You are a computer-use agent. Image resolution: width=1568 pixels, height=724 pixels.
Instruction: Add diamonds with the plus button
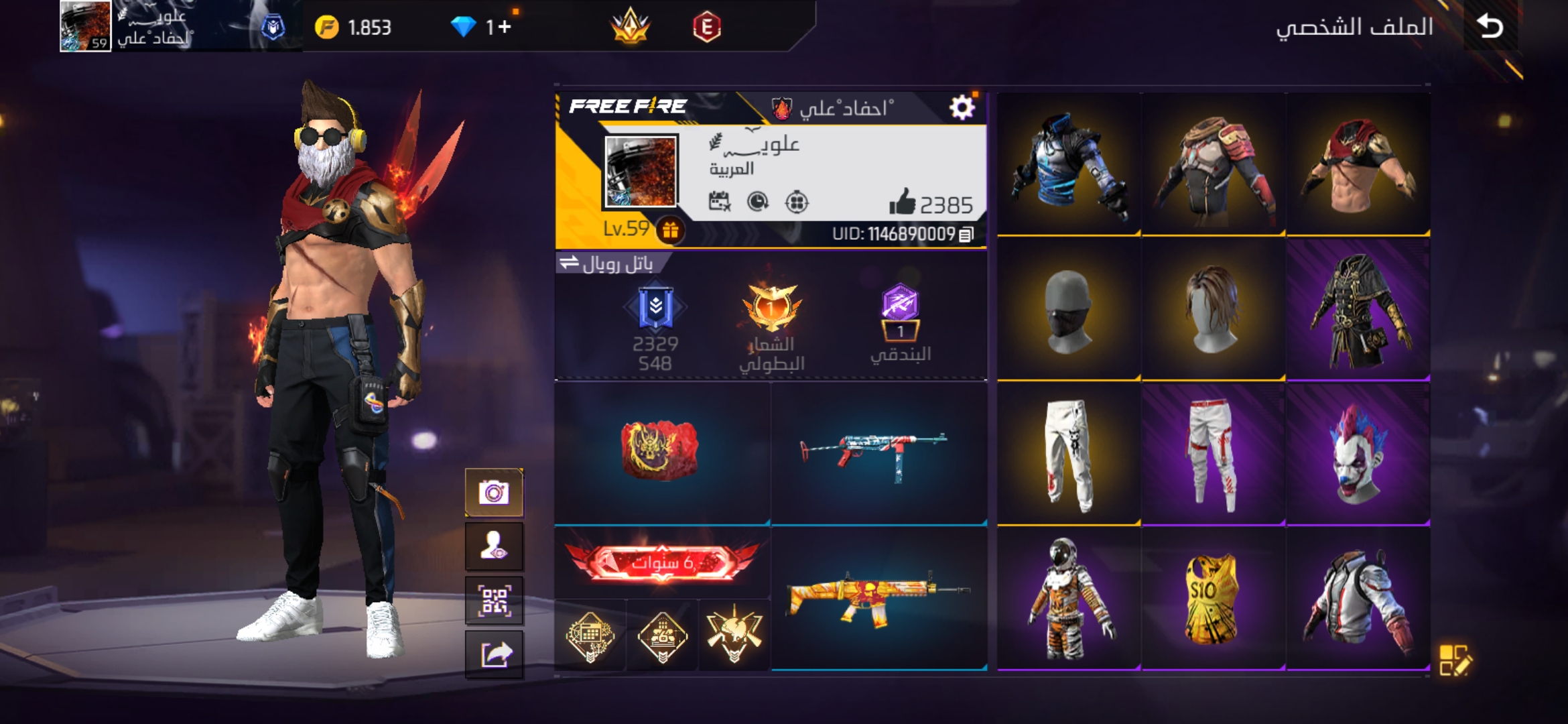click(x=505, y=27)
